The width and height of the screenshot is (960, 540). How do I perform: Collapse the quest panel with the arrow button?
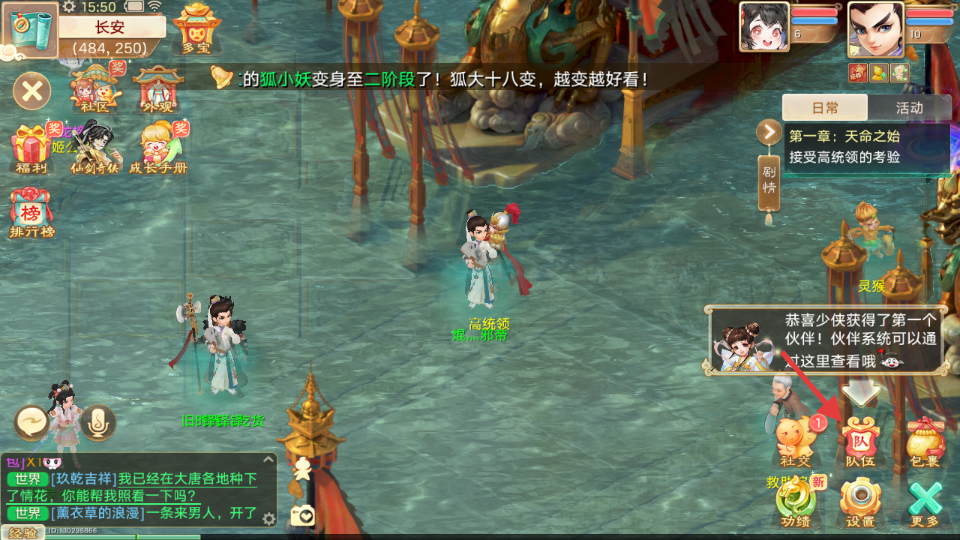click(x=769, y=132)
